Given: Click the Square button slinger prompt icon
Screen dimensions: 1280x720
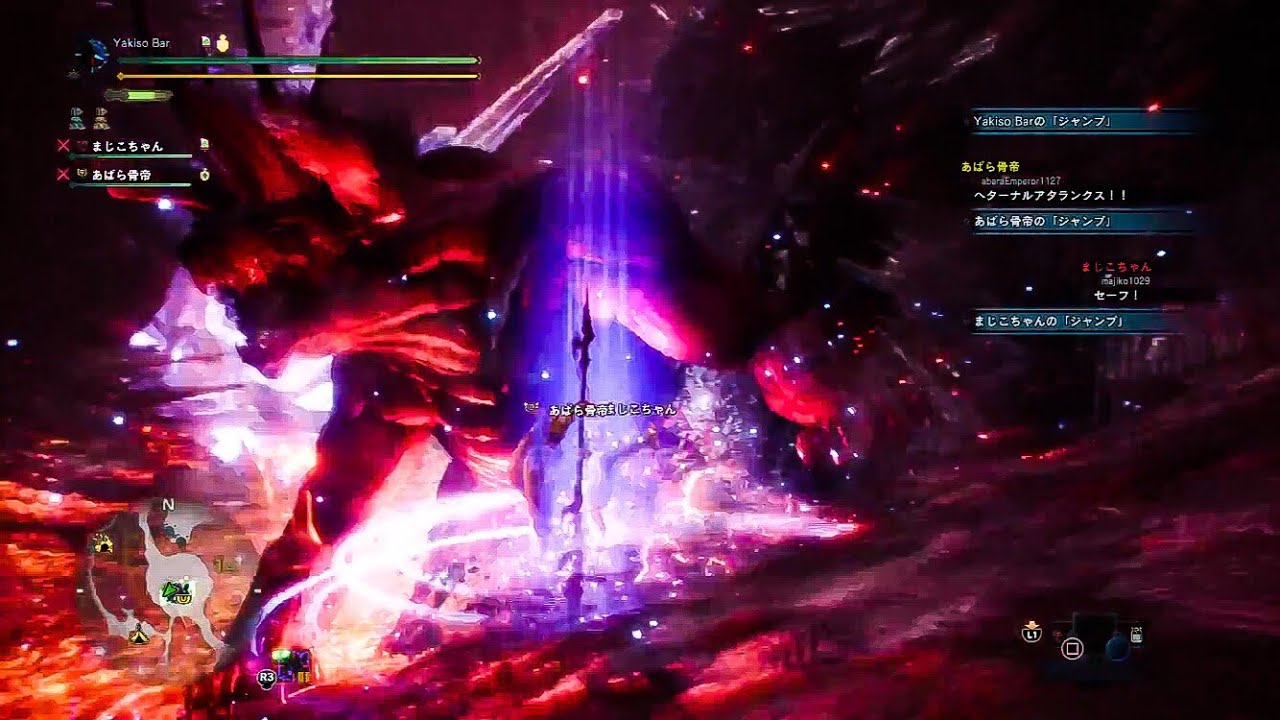Looking at the screenshot, I should (x=1072, y=649).
